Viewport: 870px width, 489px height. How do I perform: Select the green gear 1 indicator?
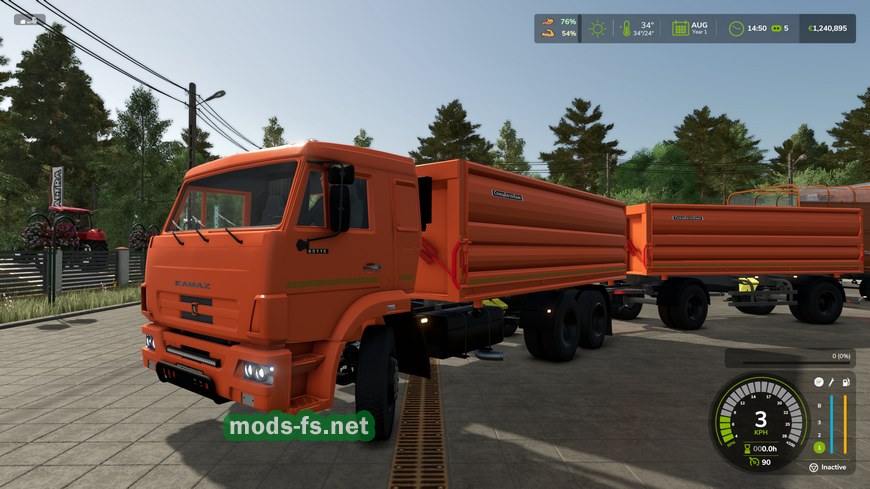pos(818,447)
